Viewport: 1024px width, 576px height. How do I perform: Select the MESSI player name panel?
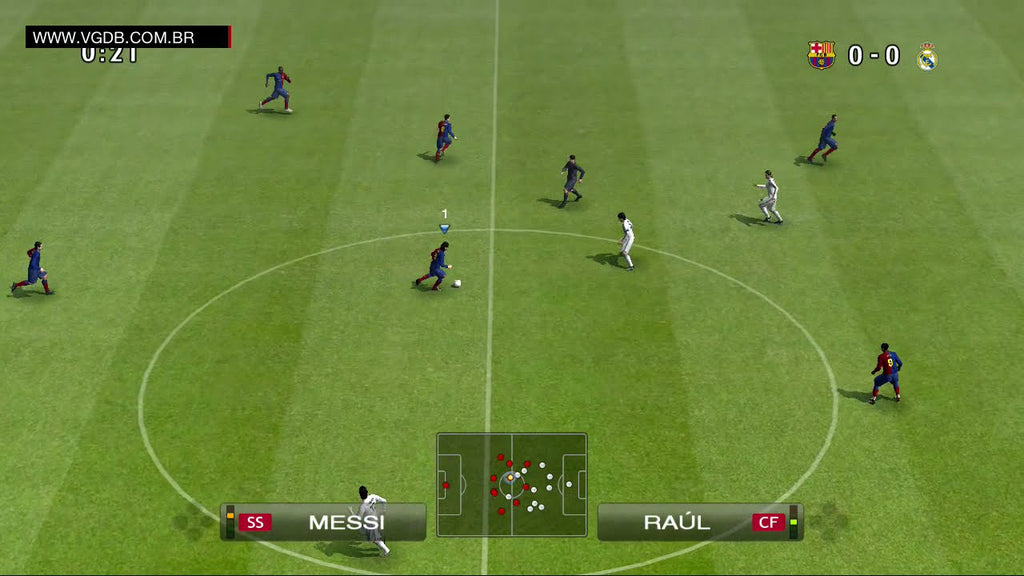346,522
